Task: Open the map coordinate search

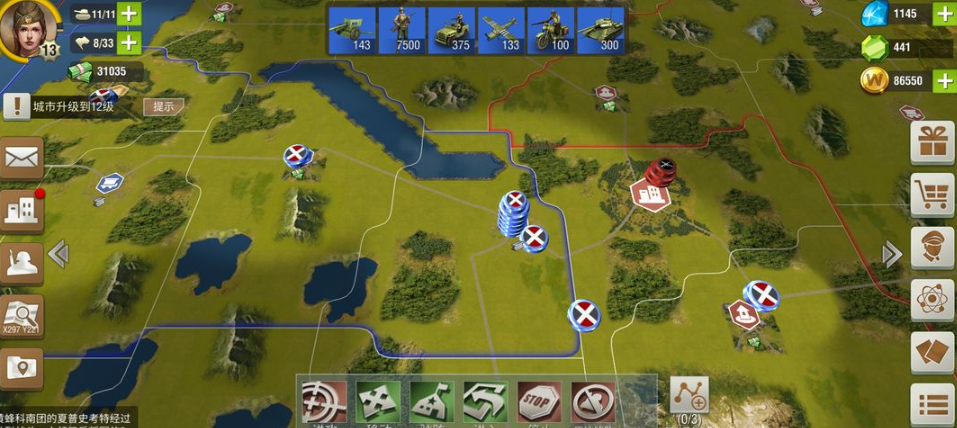Action: (21, 315)
